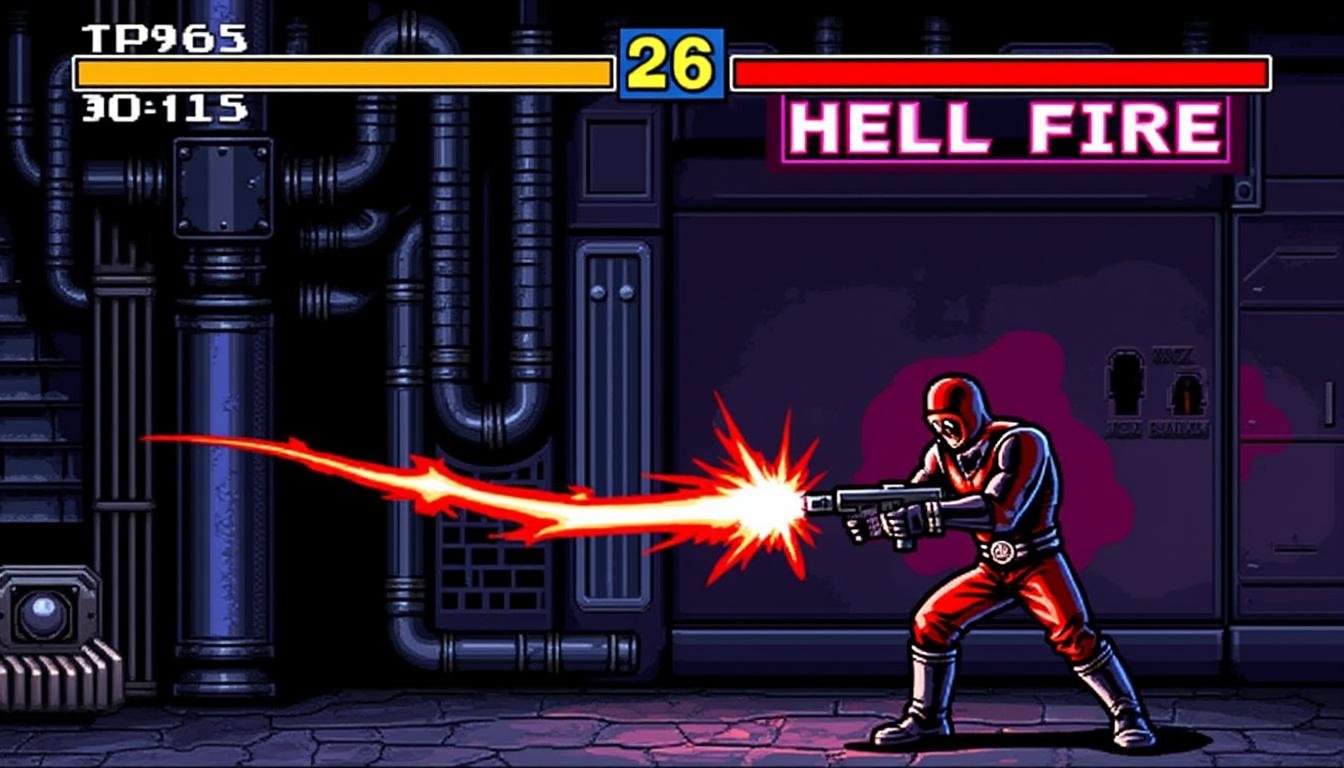This screenshot has width=1344, height=768.
Task: Select the left wanted poster on wall
Action: [x=1125, y=390]
